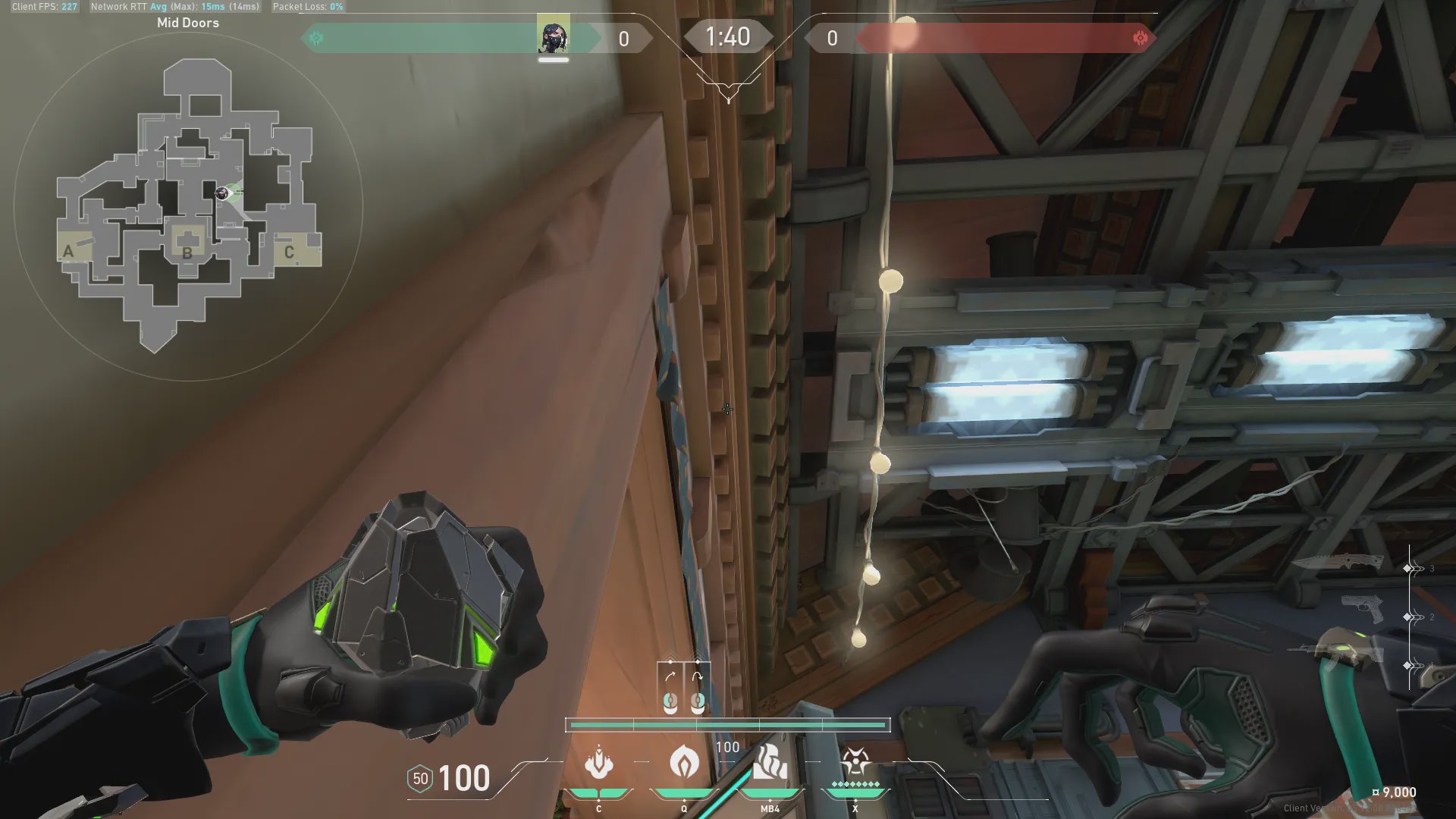This screenshot has width=1456, height=819.
Task: Choose the pistol sidearm slot
Action: coord(1362,608)
